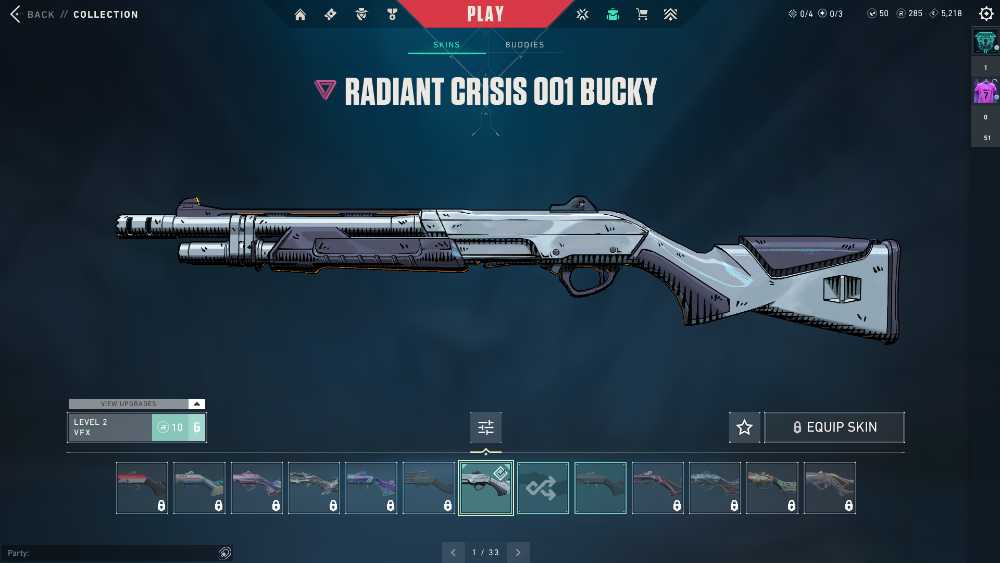Choose the random shuffle skin tile
The image size is (1000, 563).
pos(543,488)
